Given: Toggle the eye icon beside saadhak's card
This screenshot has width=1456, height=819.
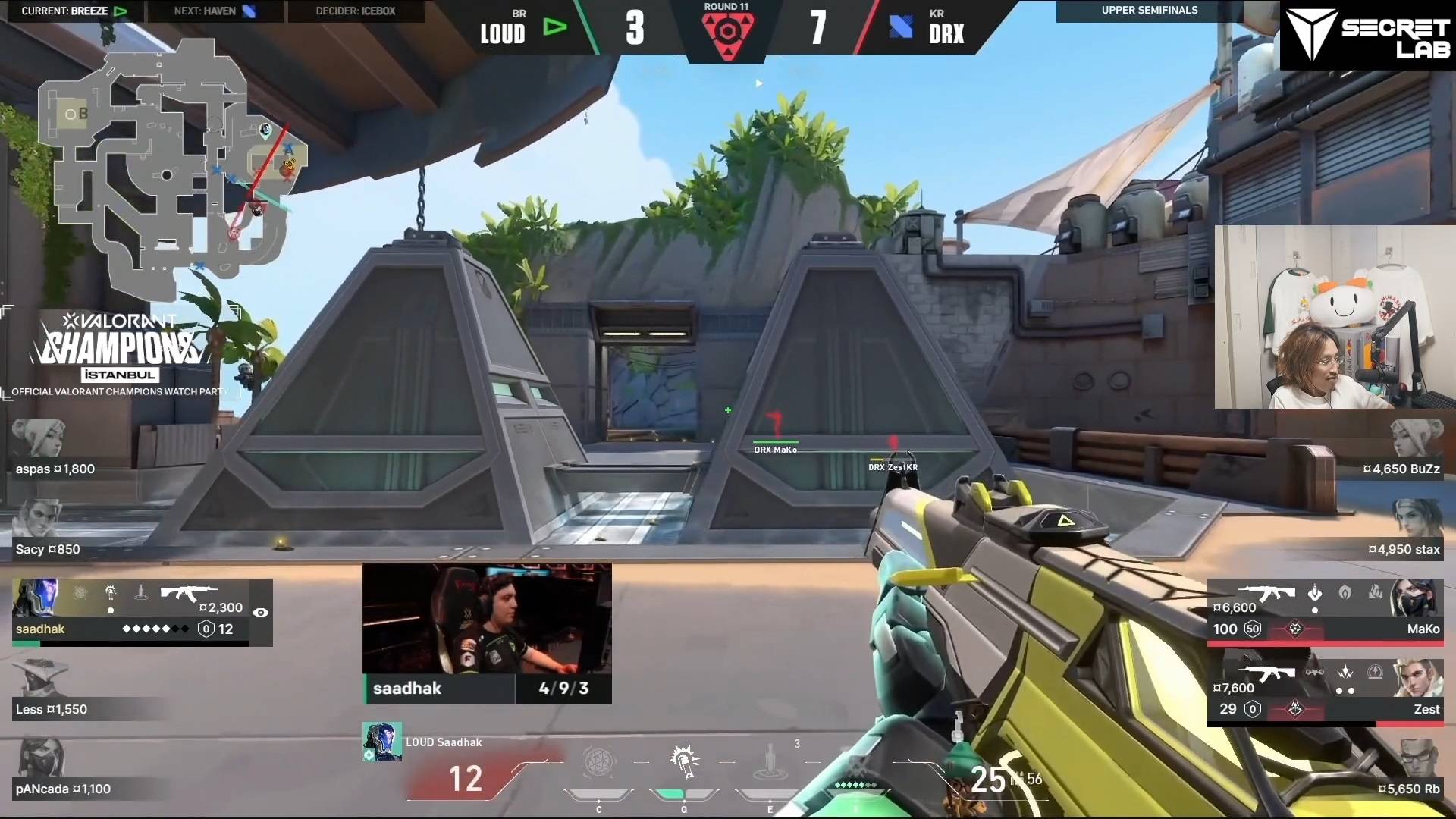Looking at the screenshot, I should coord(261,613).
